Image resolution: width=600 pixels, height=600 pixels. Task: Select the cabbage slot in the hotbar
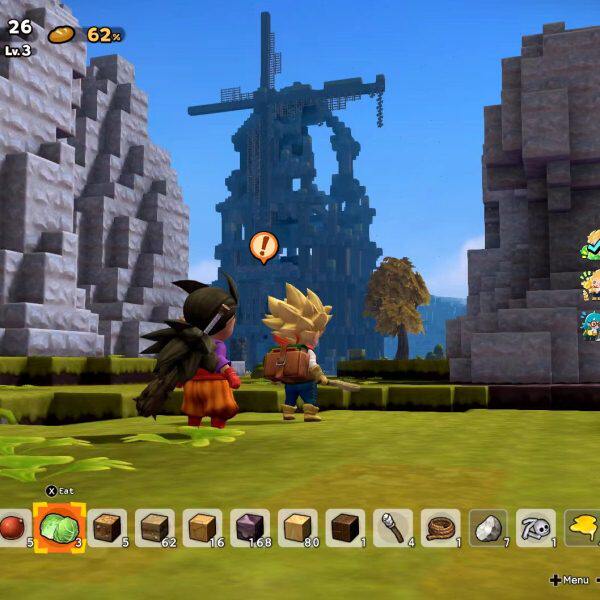point(59,526)
